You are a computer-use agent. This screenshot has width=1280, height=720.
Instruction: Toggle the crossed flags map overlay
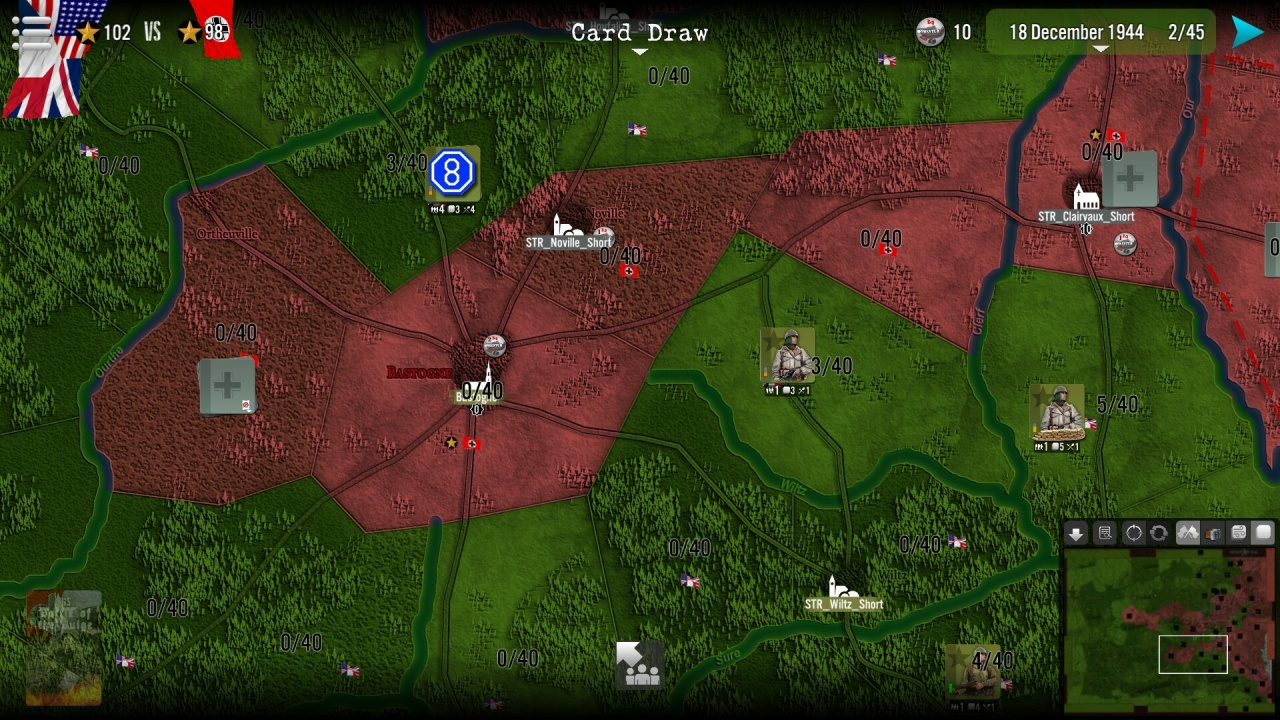pyautogui.click(x=1187, y=534)
